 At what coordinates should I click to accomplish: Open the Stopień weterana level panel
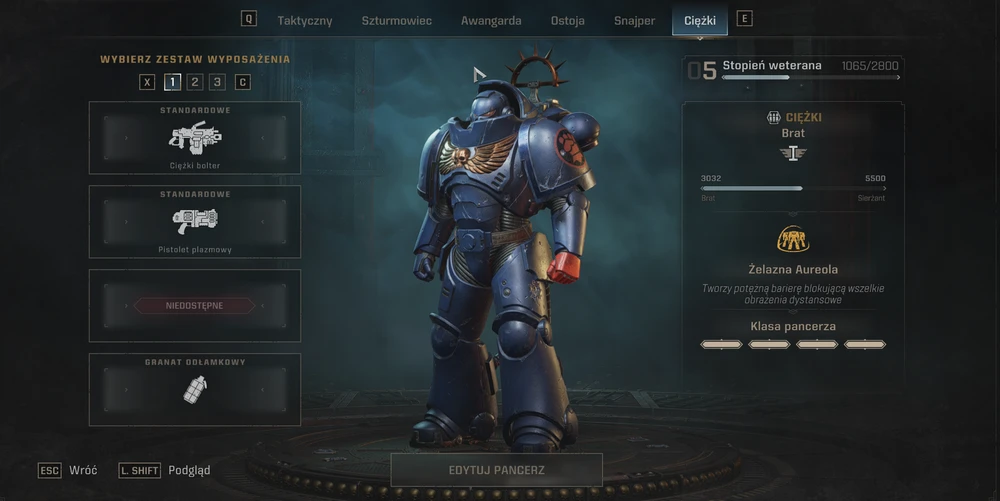tap(793, 69)
